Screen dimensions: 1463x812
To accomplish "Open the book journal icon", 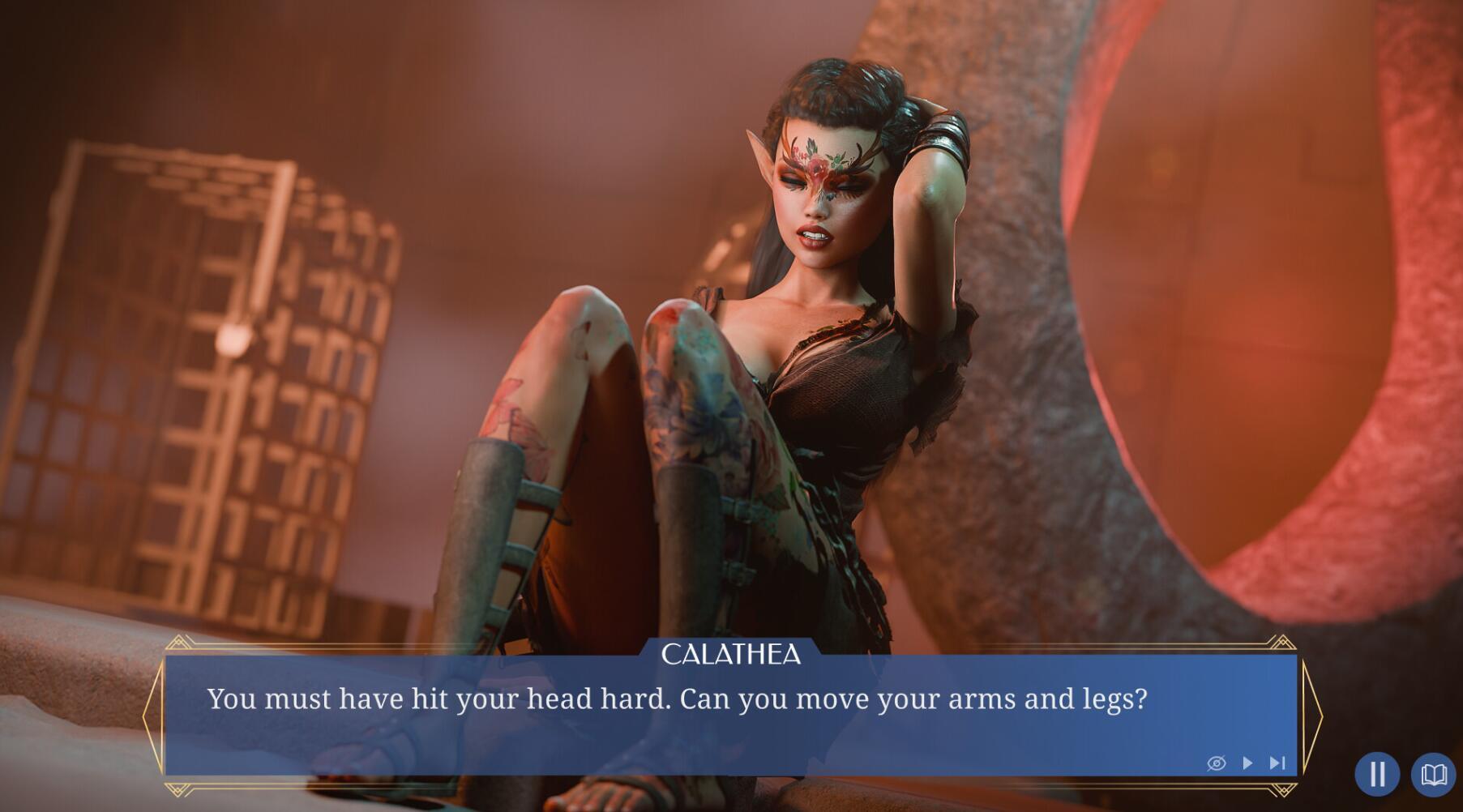I will 1433,774.
